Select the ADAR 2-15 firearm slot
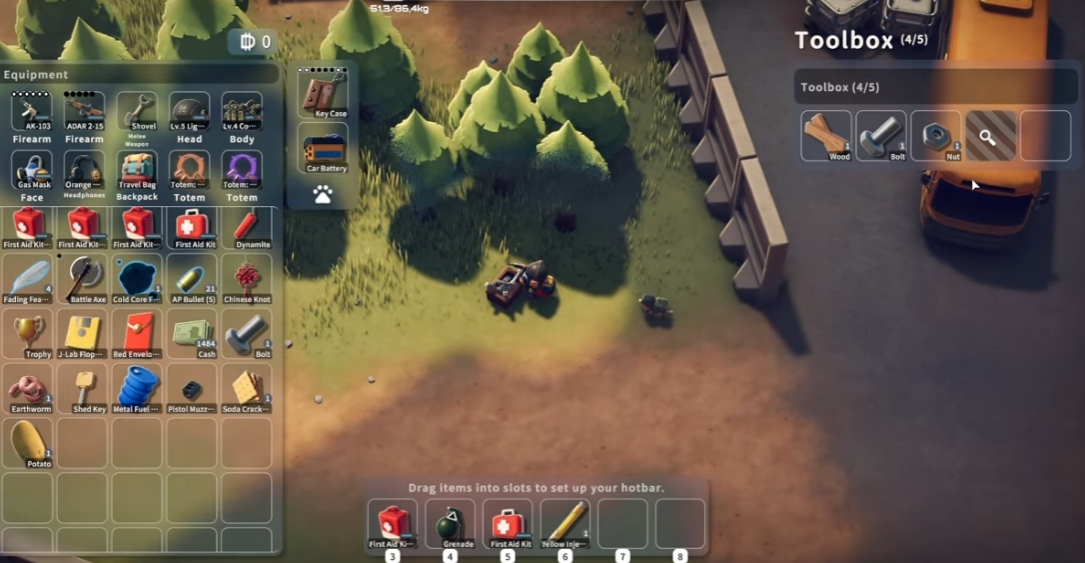The width and height of the screenshot is (1085, 563). 84,111
